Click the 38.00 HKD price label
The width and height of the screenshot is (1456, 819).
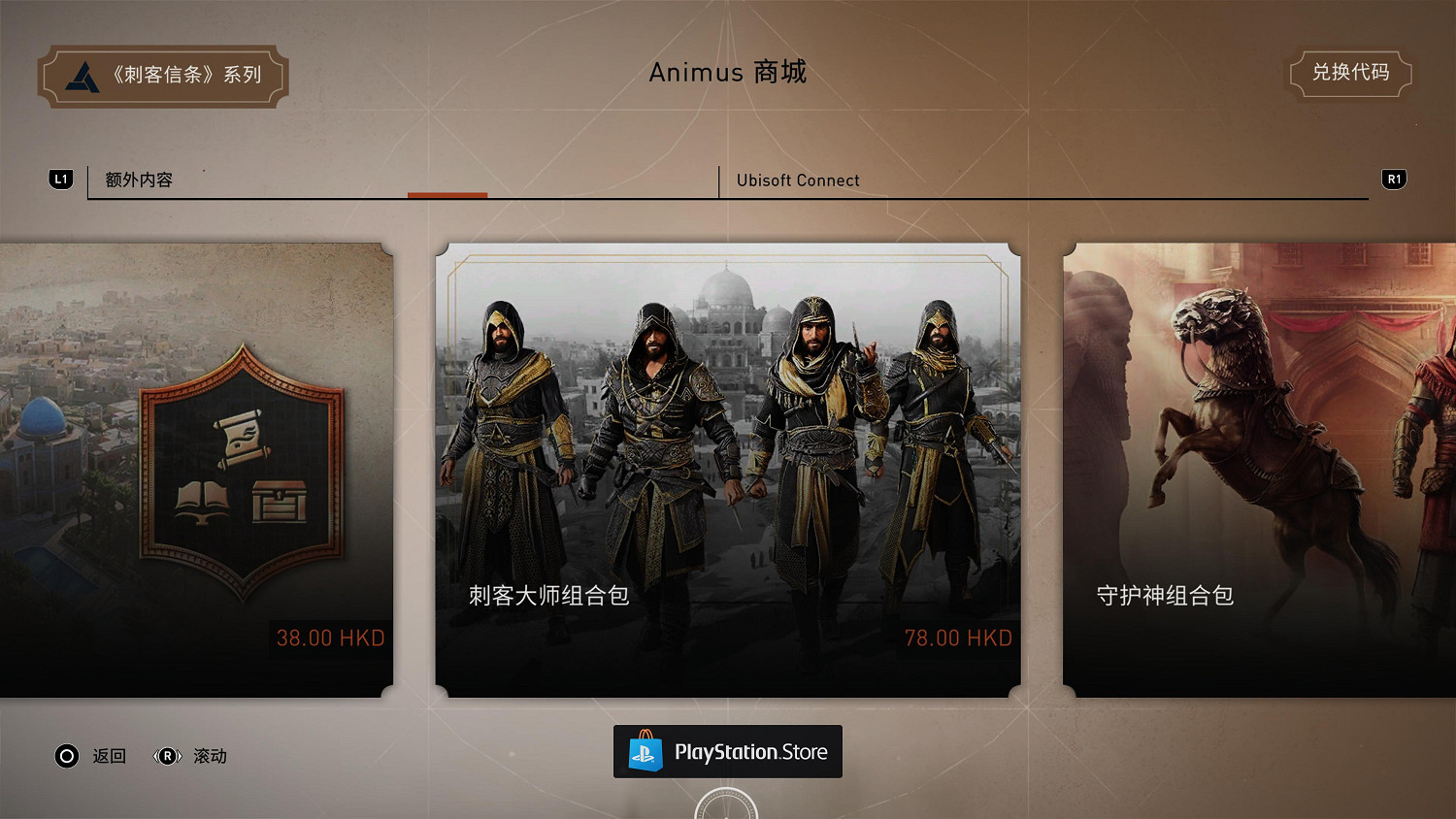click(330, 639)
